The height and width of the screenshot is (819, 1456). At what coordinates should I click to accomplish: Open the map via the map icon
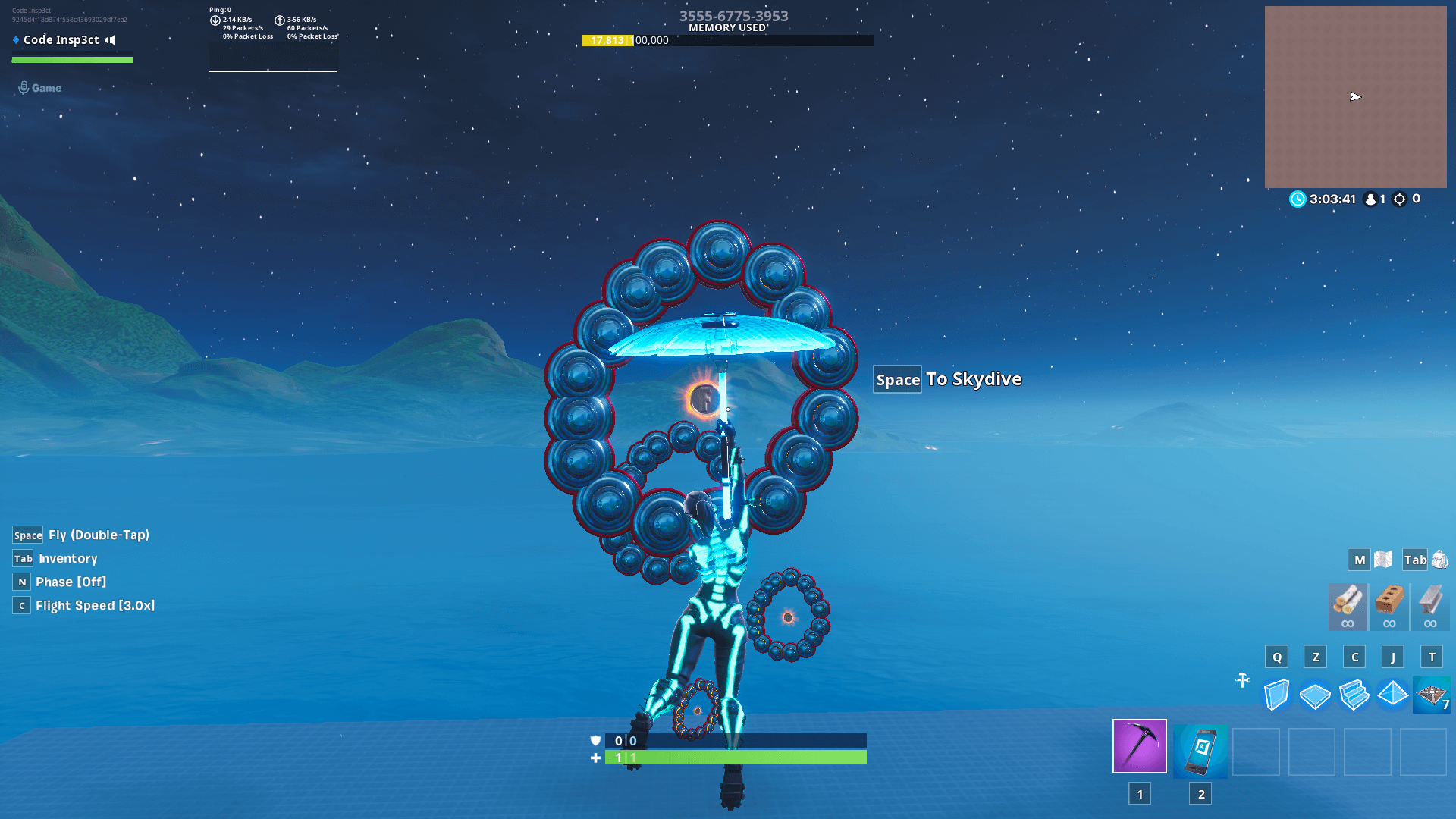tap(1382, 559)
